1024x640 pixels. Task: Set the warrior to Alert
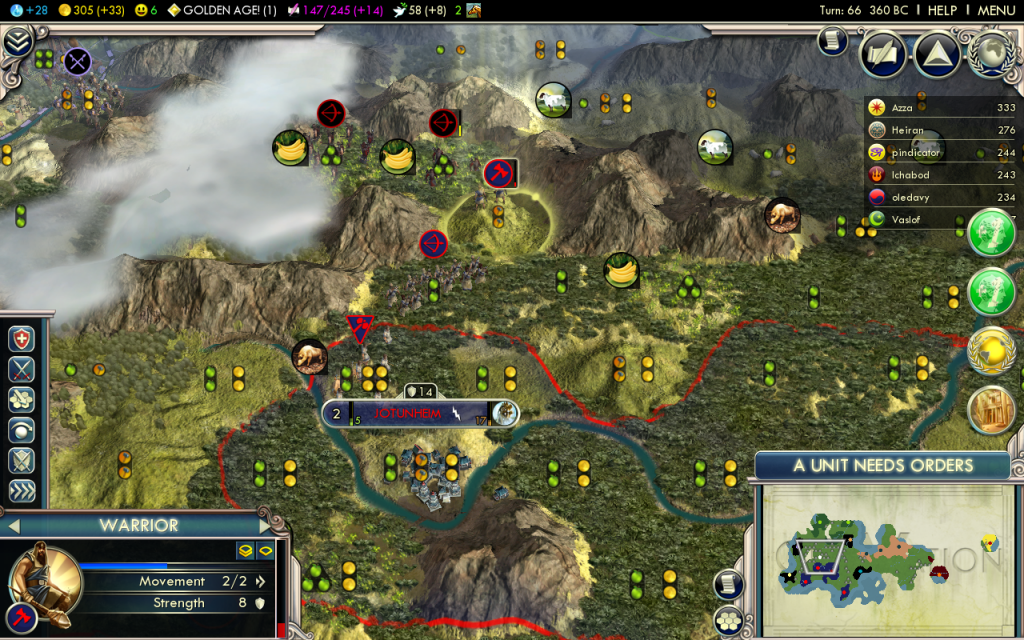click(x=22, y=430)
